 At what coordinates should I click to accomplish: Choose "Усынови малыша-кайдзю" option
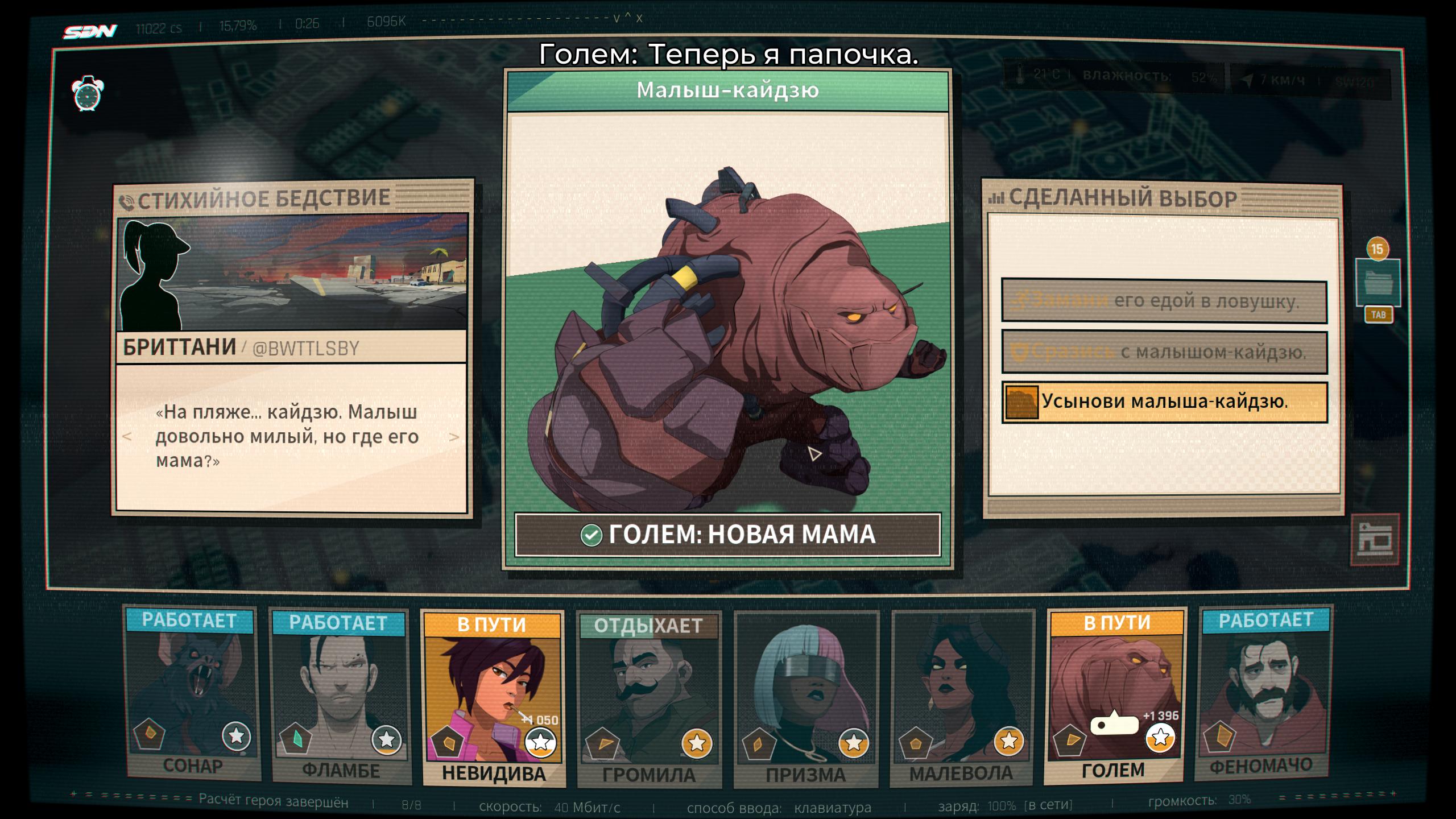pyautogui.click(x=1164, y=402)
